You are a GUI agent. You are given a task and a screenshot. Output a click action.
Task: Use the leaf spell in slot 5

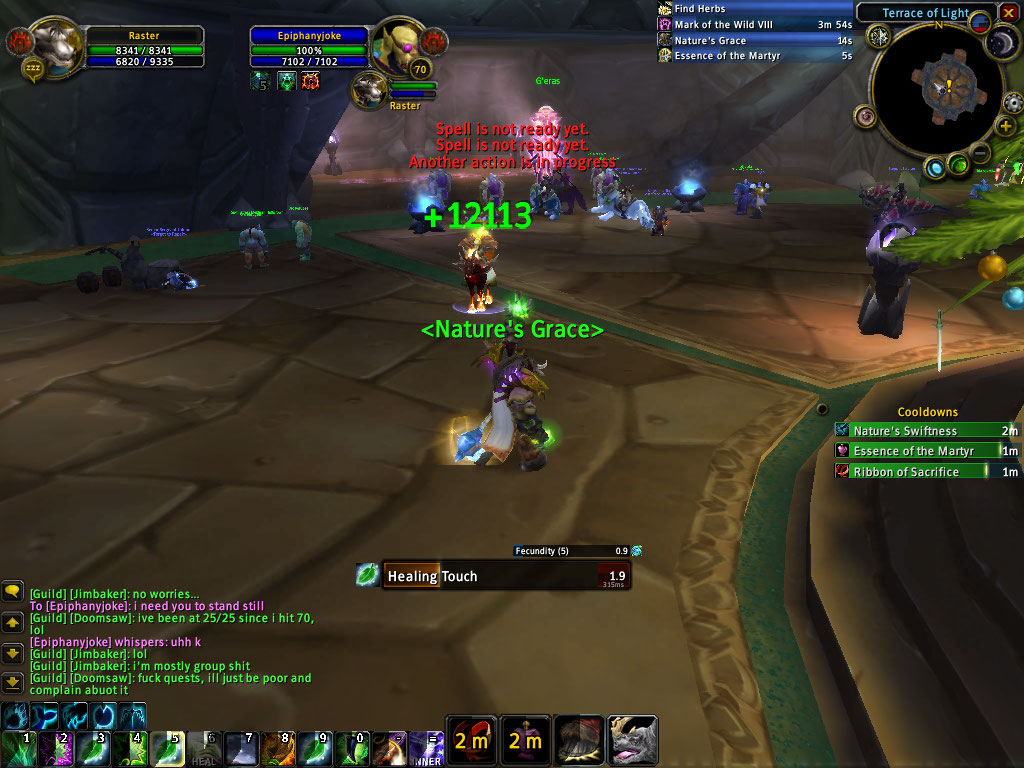(167, 748)
